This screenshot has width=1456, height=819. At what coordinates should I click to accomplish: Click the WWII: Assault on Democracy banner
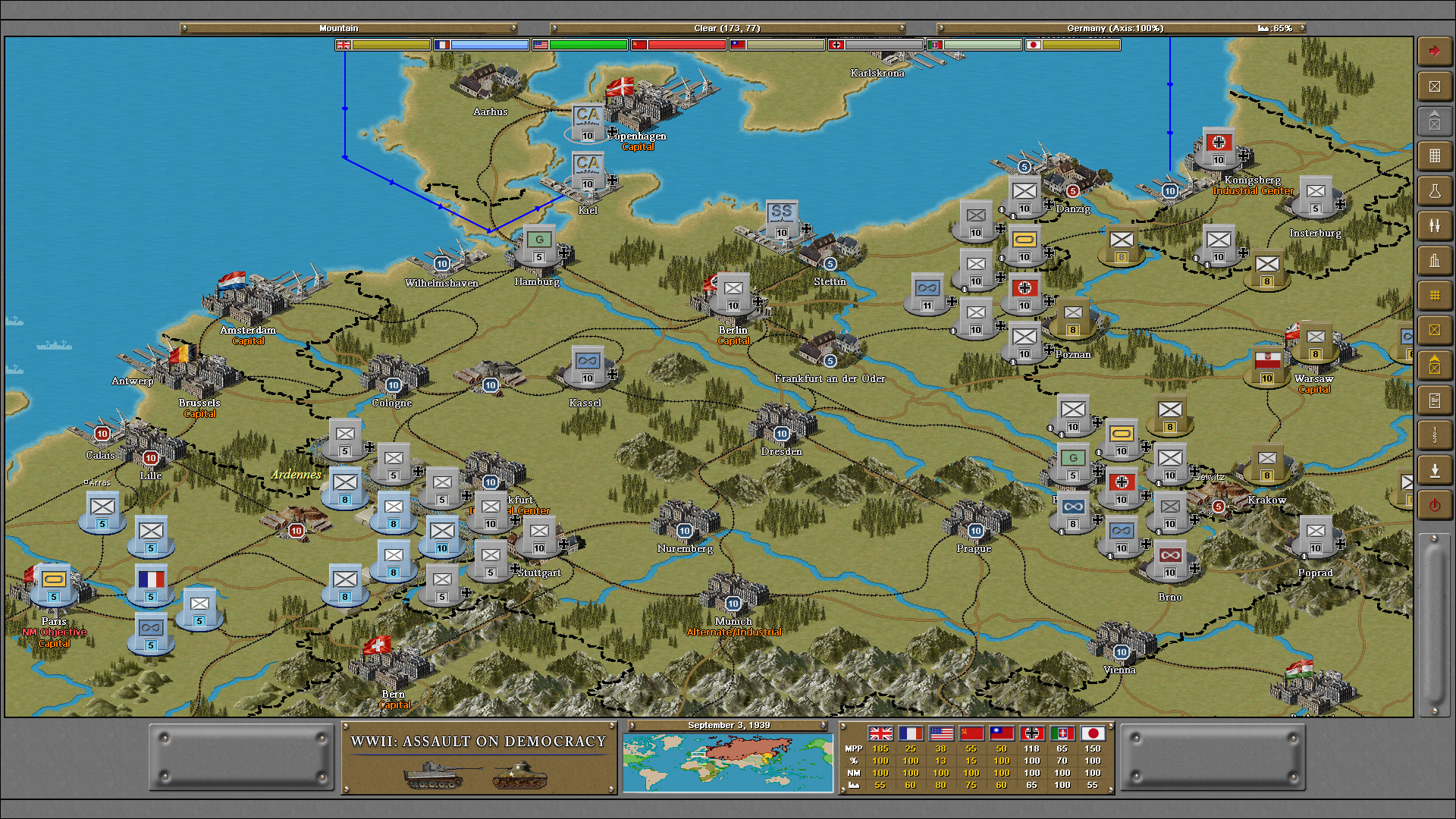478,742
